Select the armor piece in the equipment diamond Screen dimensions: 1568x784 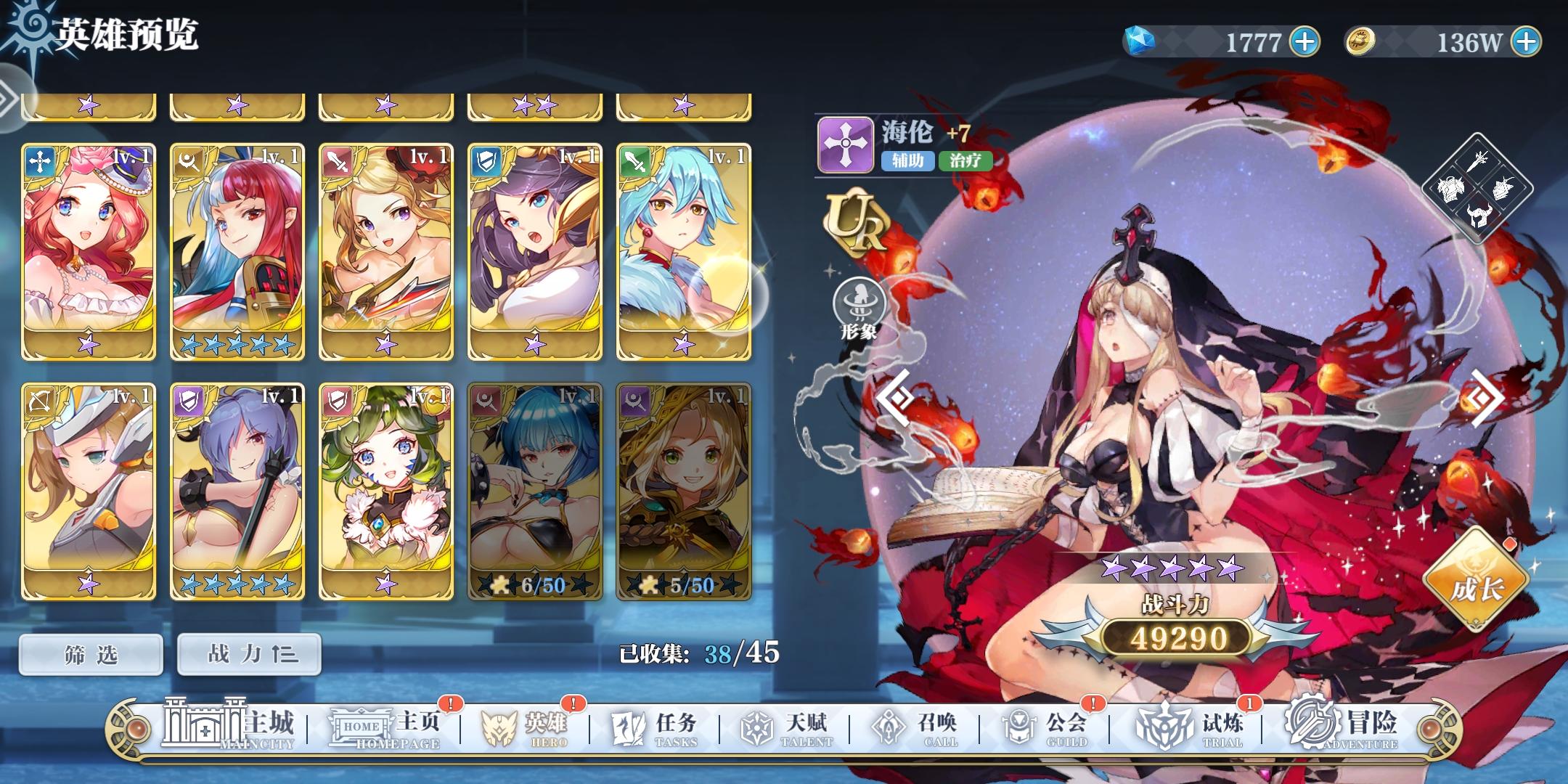1451,188
